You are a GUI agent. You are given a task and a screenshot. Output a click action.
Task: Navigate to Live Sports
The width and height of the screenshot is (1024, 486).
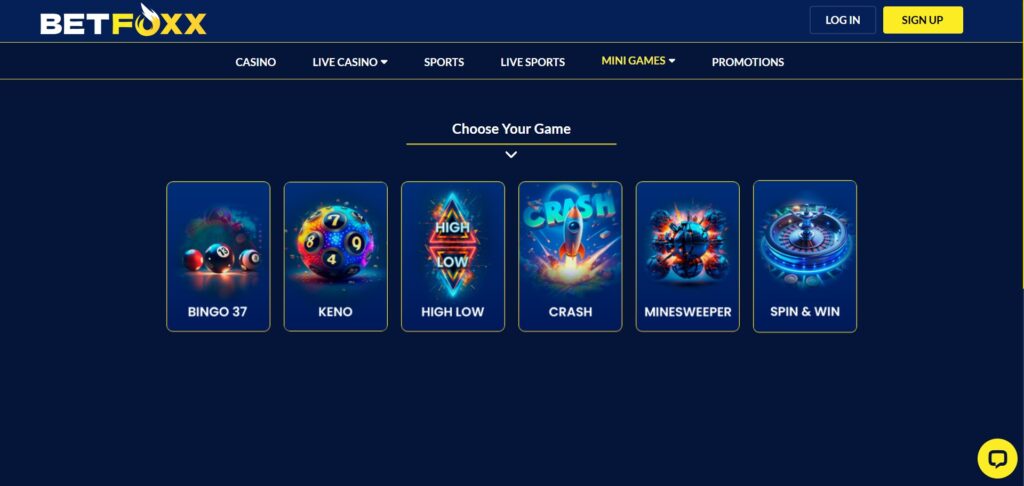tap(533, 62)
